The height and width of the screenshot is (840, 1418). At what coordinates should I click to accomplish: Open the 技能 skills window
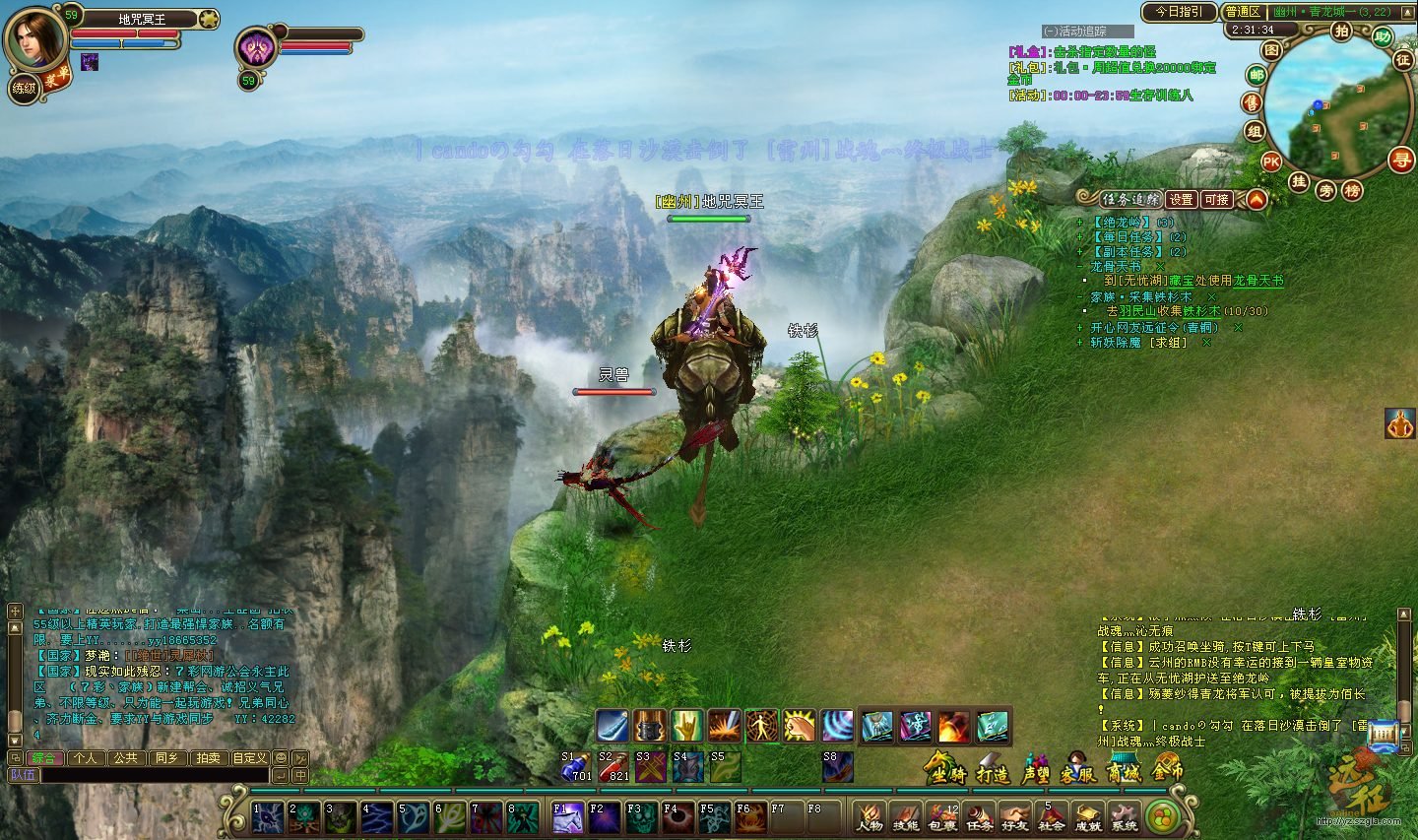tap(905, 817)
